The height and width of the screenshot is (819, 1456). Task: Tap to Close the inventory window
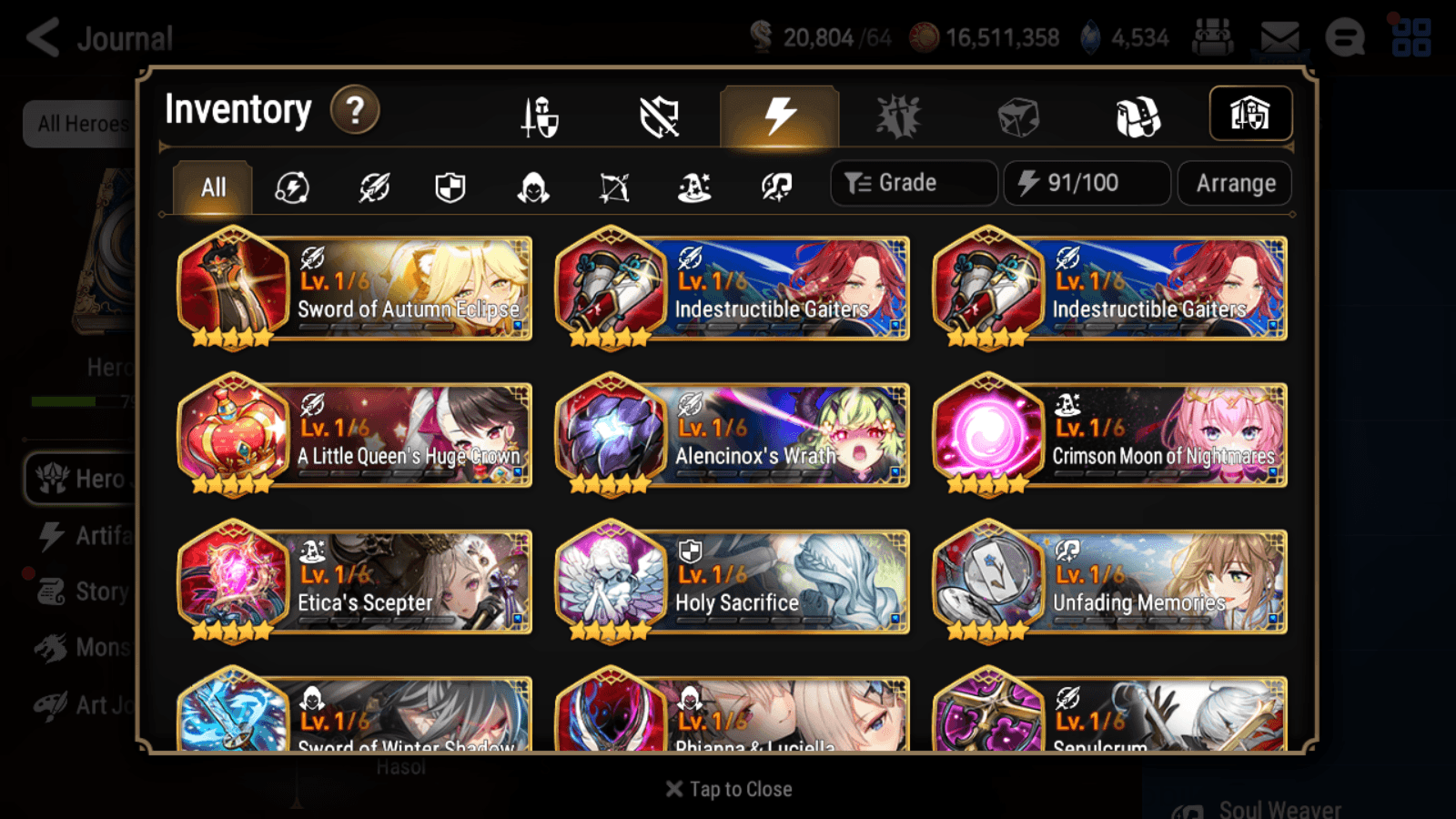click(727, 788)
